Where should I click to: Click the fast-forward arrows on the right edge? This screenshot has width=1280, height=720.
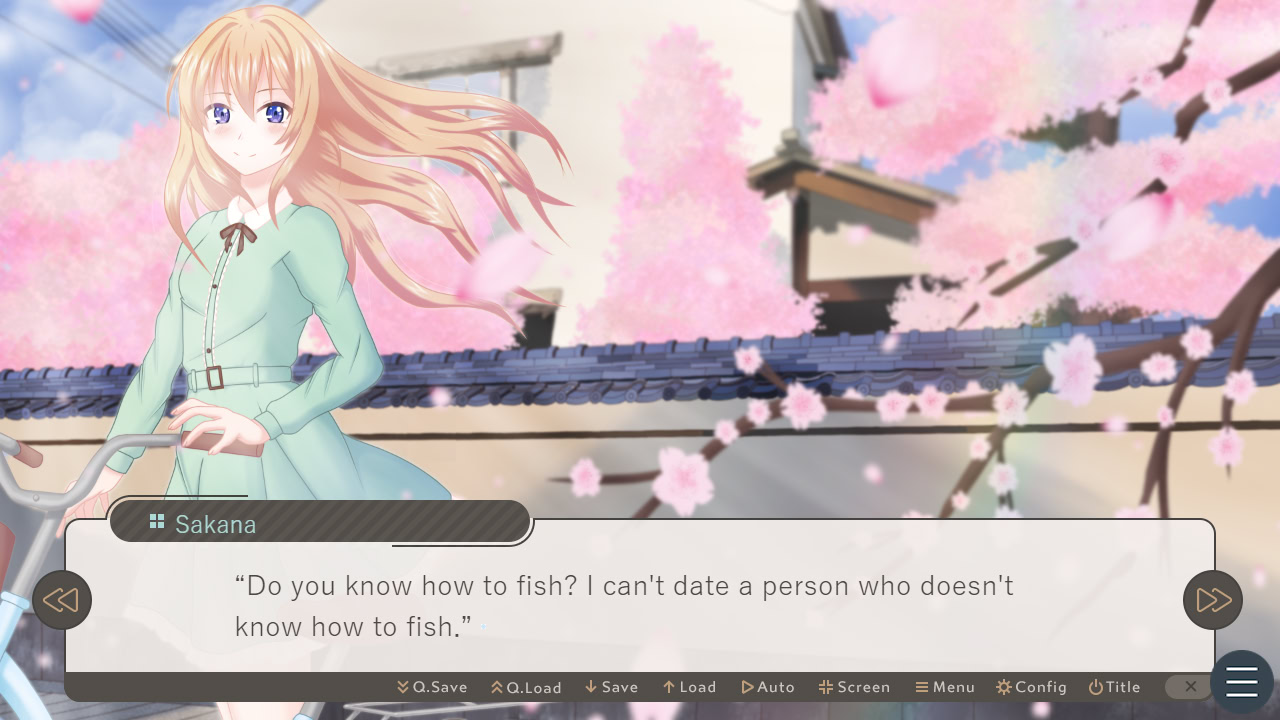[1212, 599]
